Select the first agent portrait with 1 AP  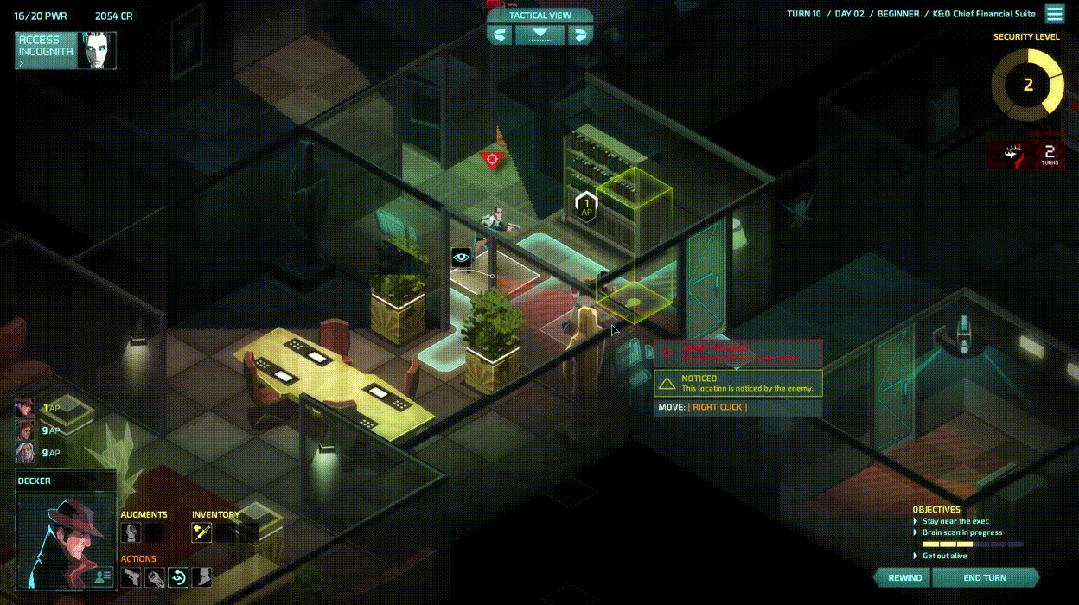pyautogui.click(x=25, y=409)
